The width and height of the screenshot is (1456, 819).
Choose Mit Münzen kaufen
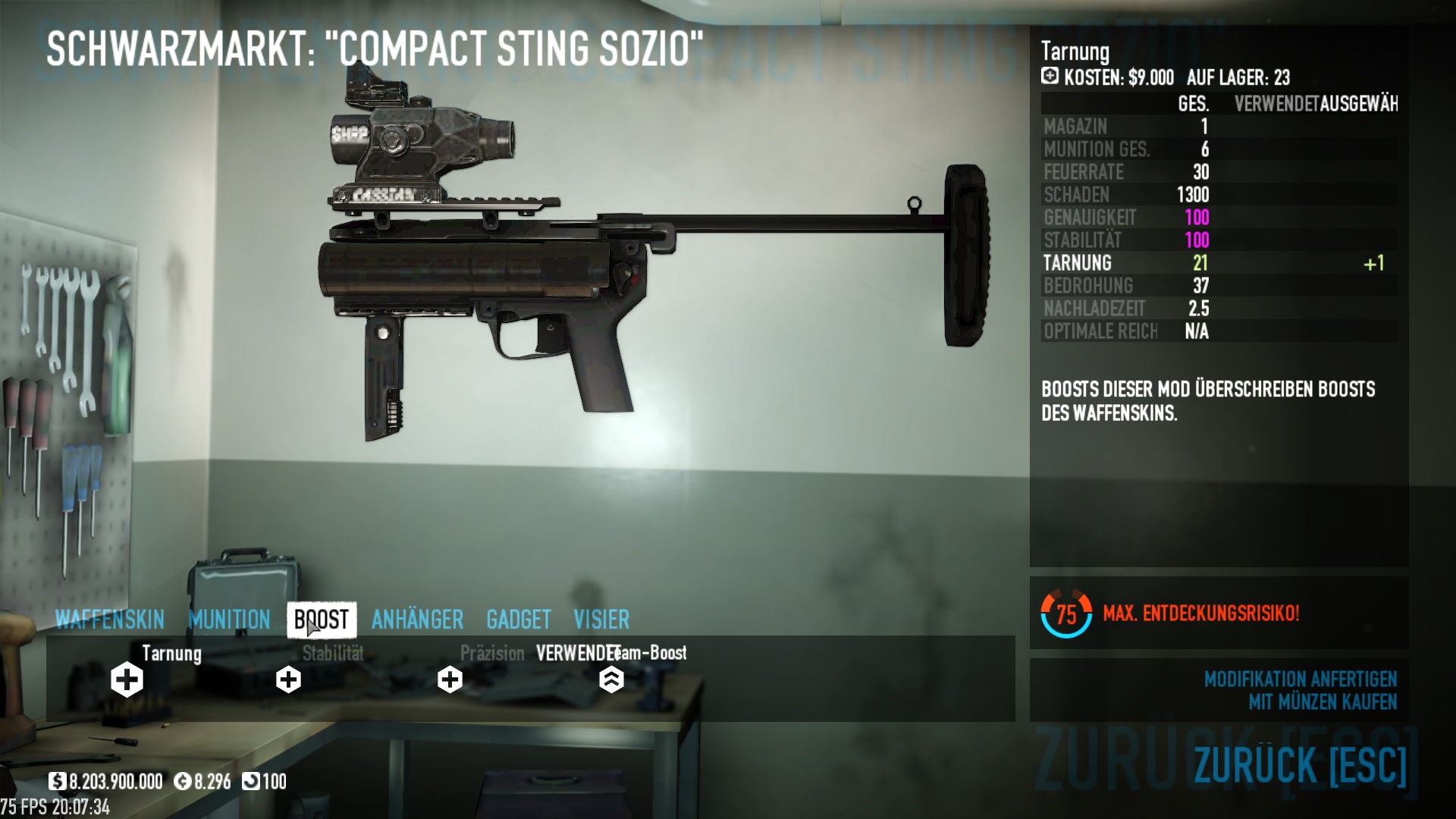[x=1322, y=702]
